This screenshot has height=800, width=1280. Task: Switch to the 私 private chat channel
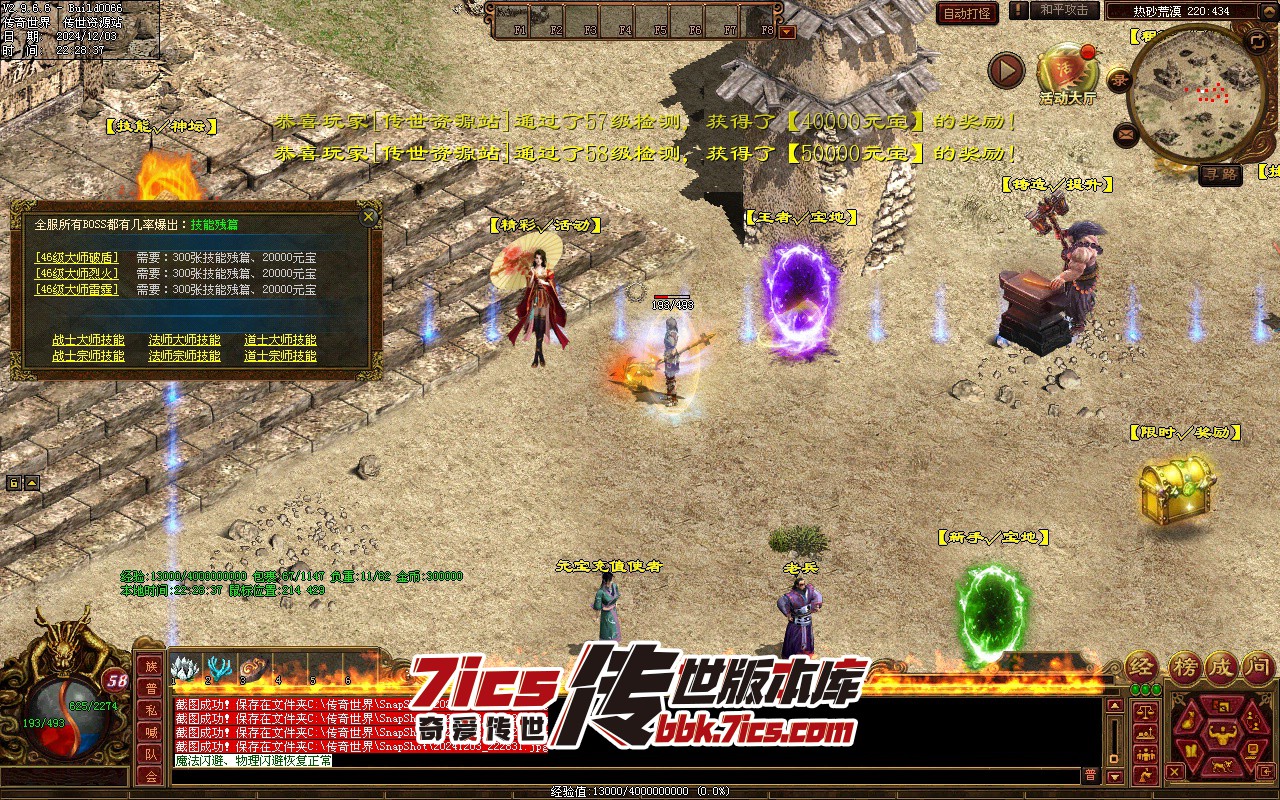coord(151,710)
